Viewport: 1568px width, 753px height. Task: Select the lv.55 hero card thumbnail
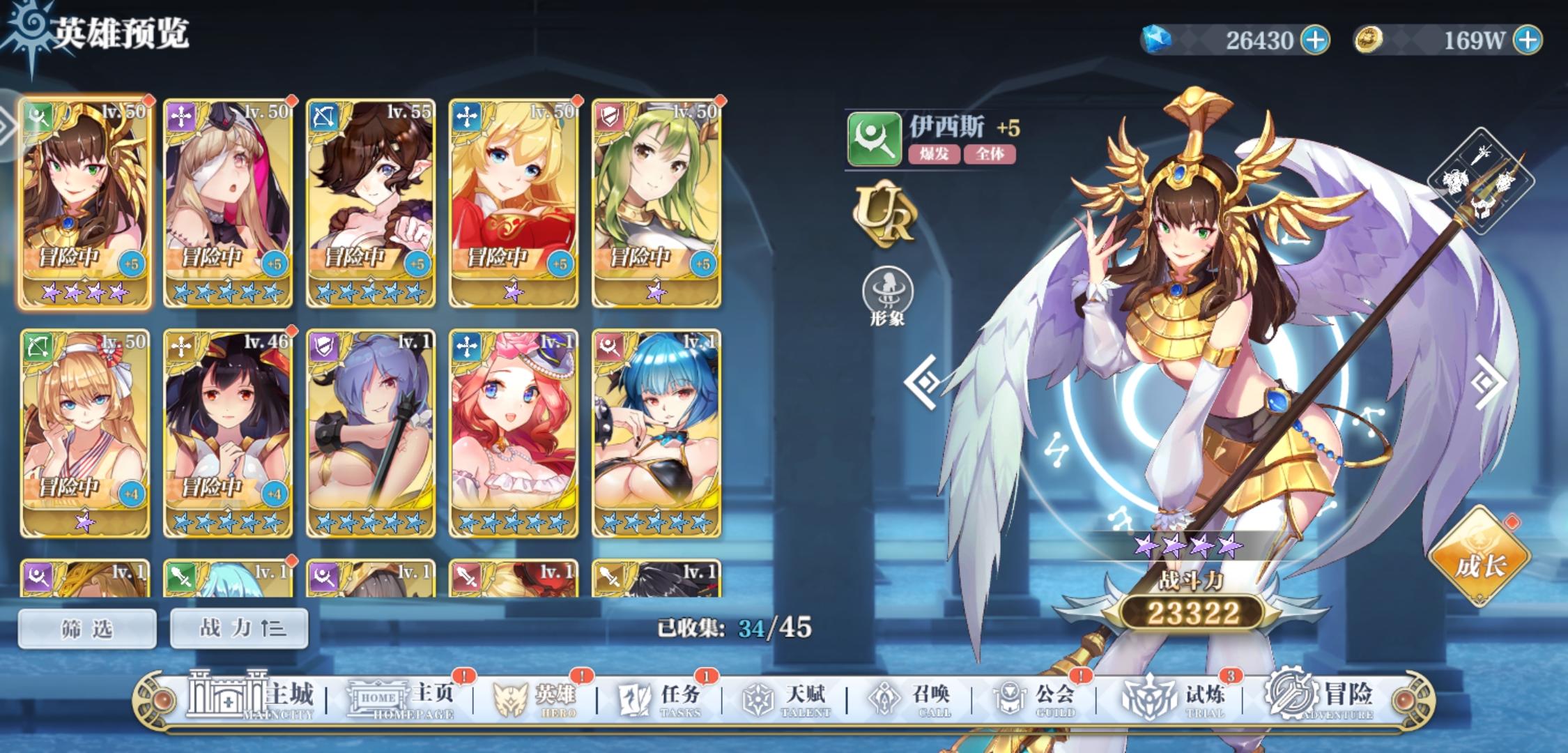pos(369,199)
